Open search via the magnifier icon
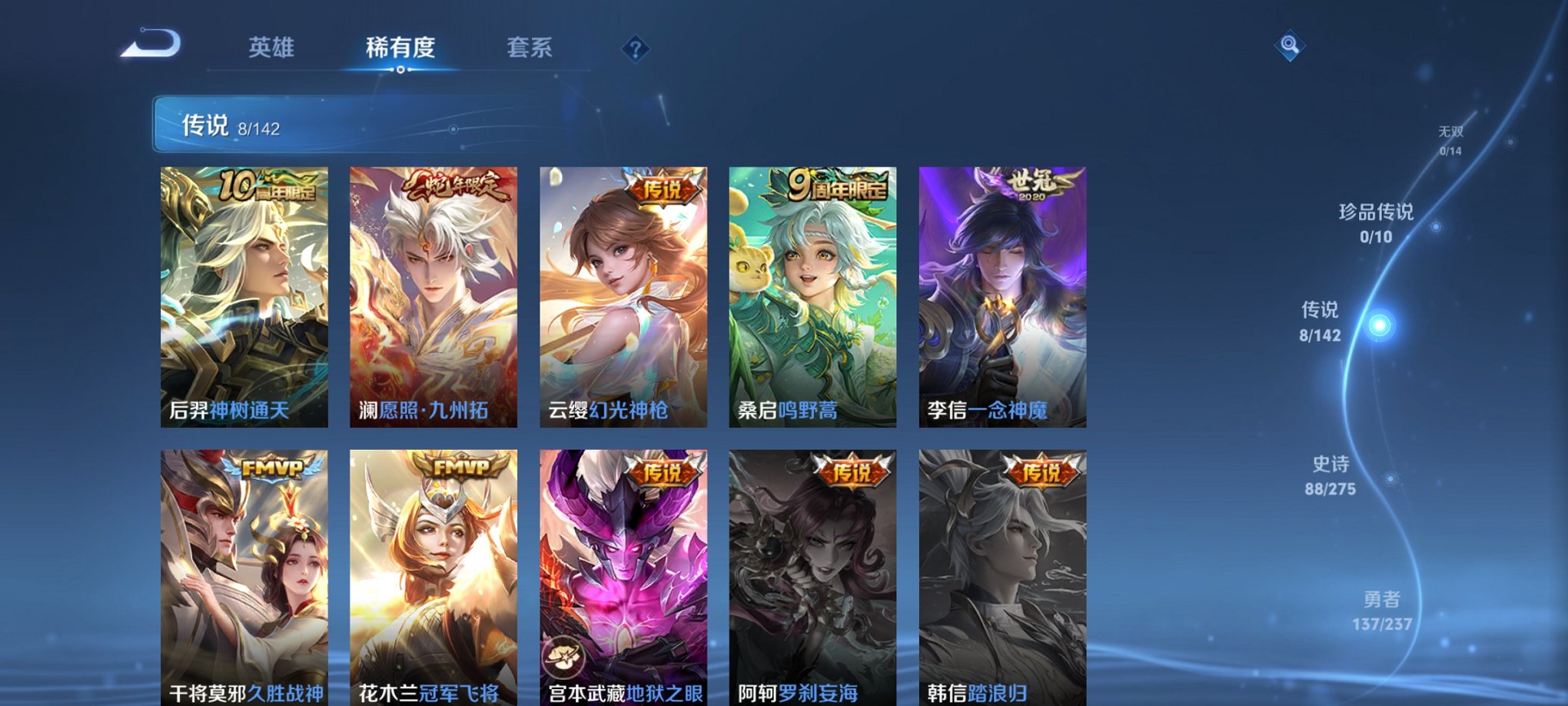 1288,46
